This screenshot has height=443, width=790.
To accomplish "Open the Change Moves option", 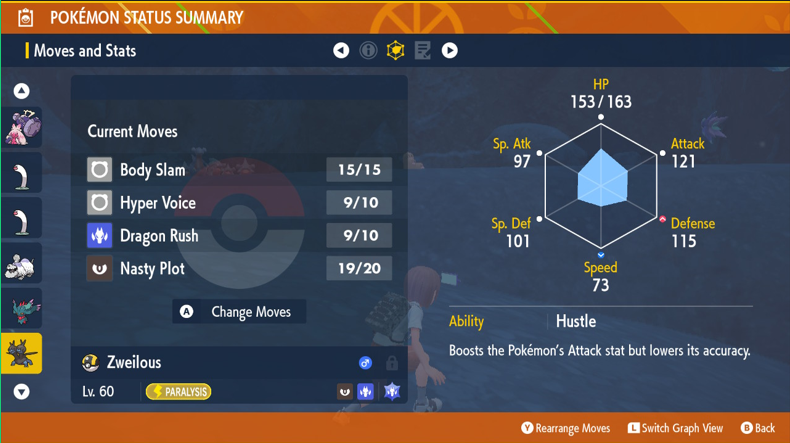I will point(239,312).
